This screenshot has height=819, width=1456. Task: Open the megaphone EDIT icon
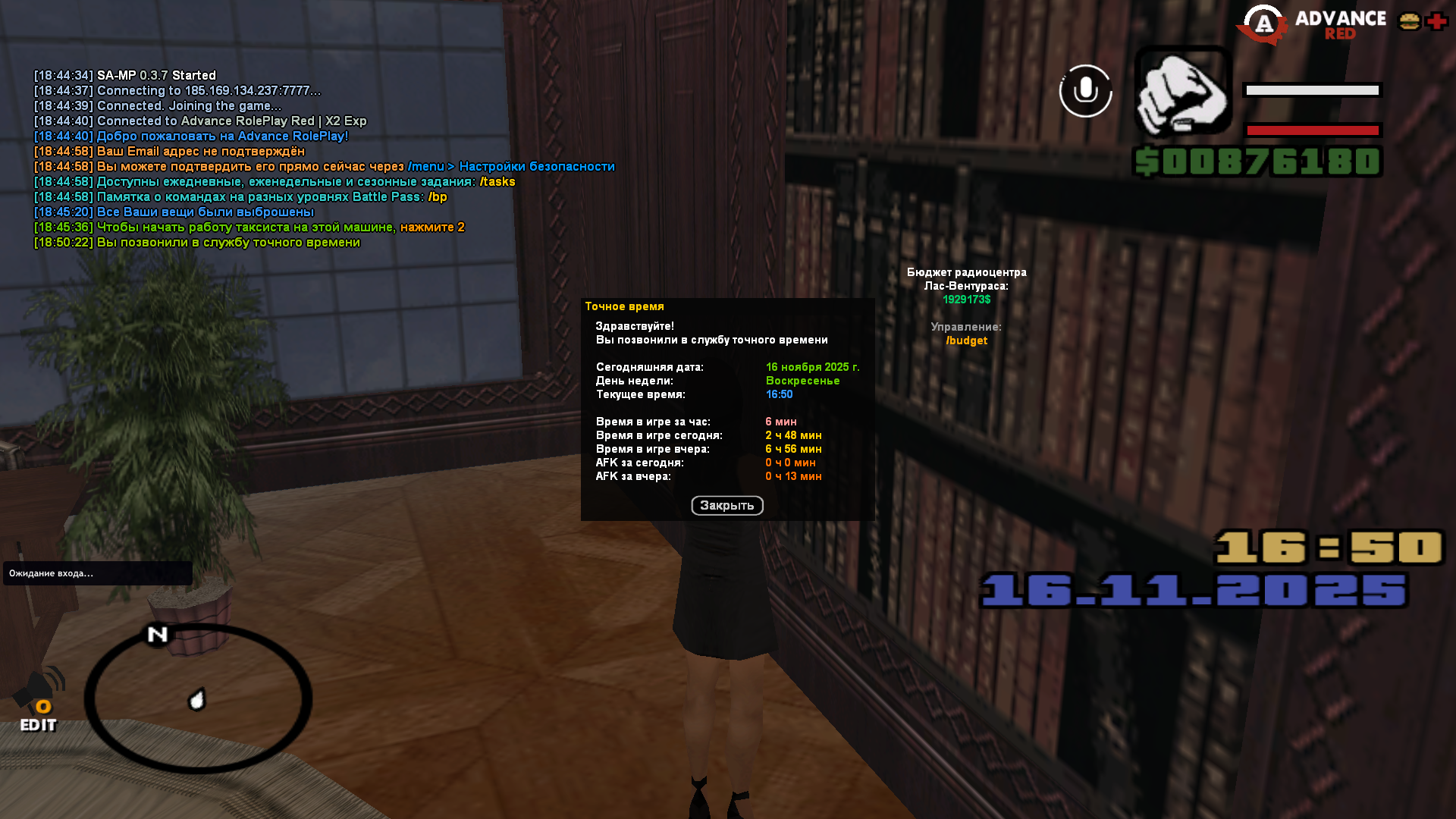coord(39,701)
